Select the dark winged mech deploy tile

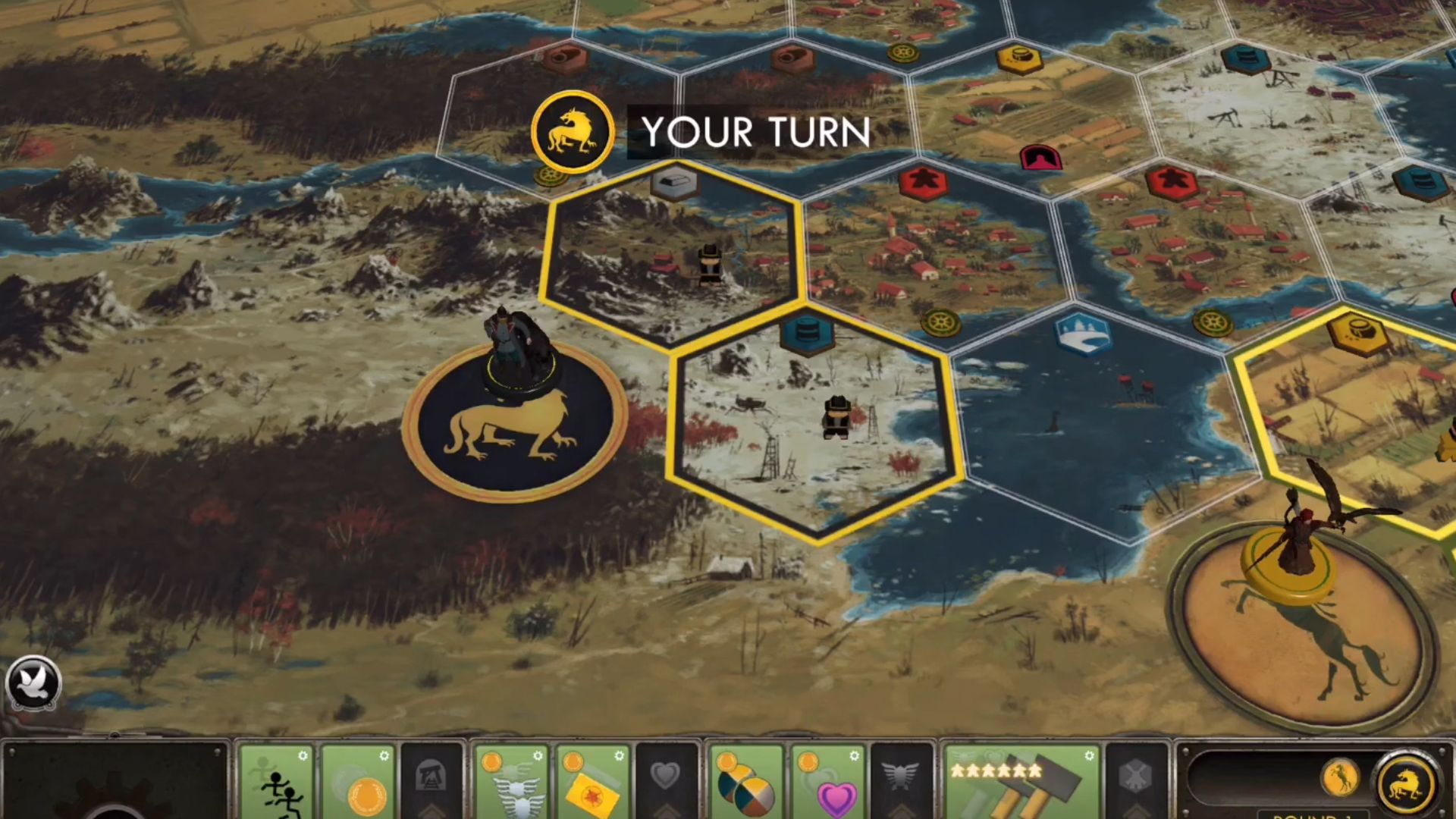(x=901, y=777)
